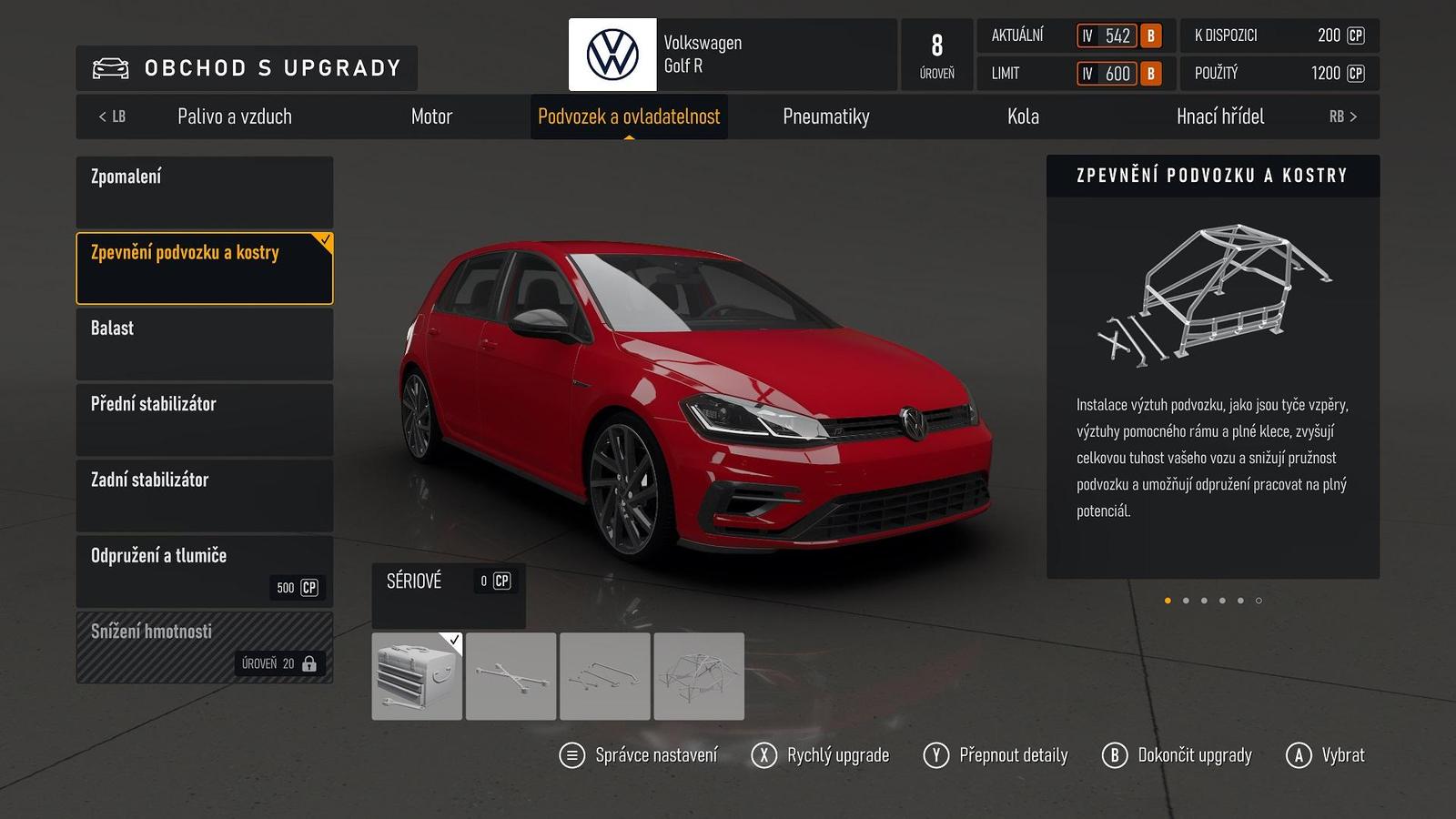Select the stock toolbox part thumbnail
The width and height of the screenshot is (1456, 819).
click(x=417, y=676)
